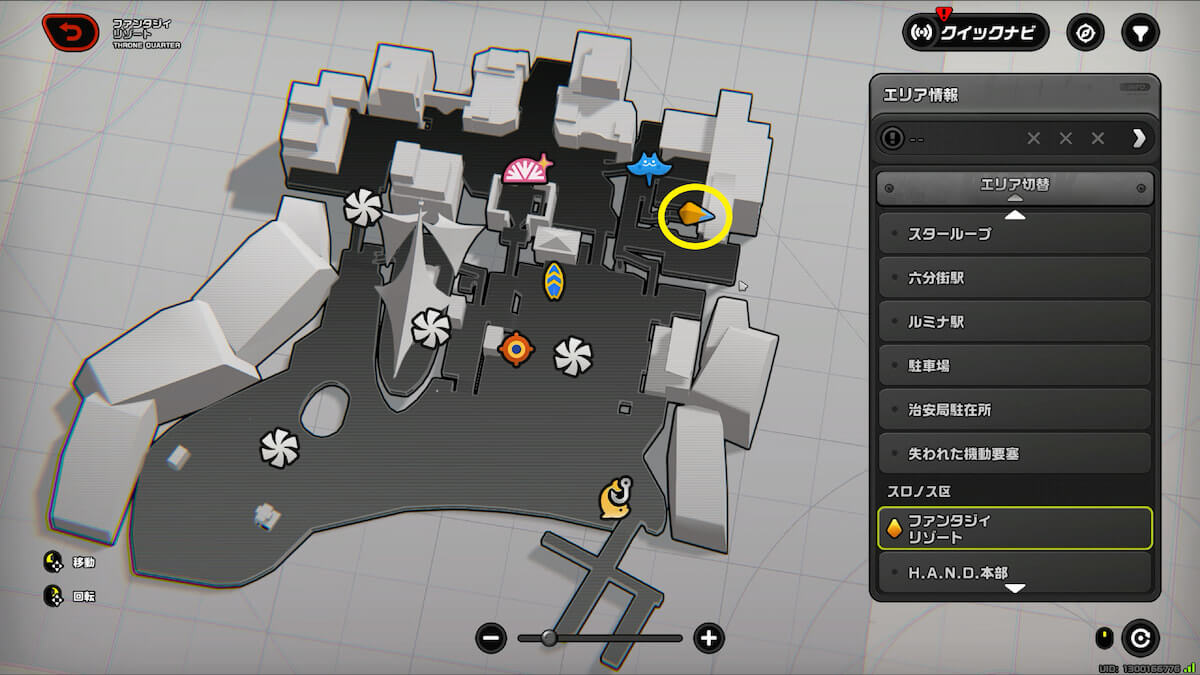Viewport: 1200px width, 675px height.
Task: Click the compass icon button
Action: (1085, 33)
